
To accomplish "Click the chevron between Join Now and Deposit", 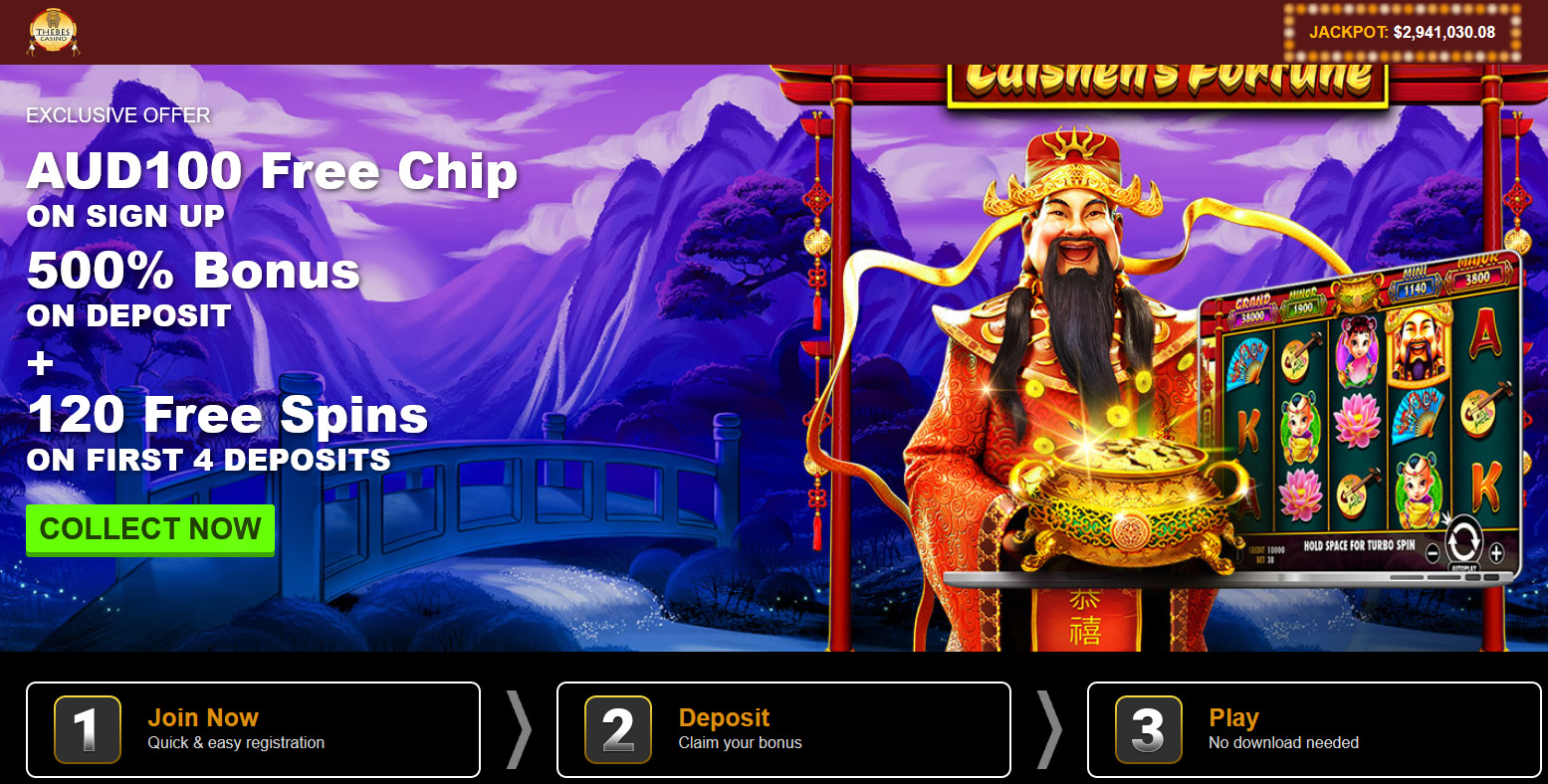I will 517,729.
